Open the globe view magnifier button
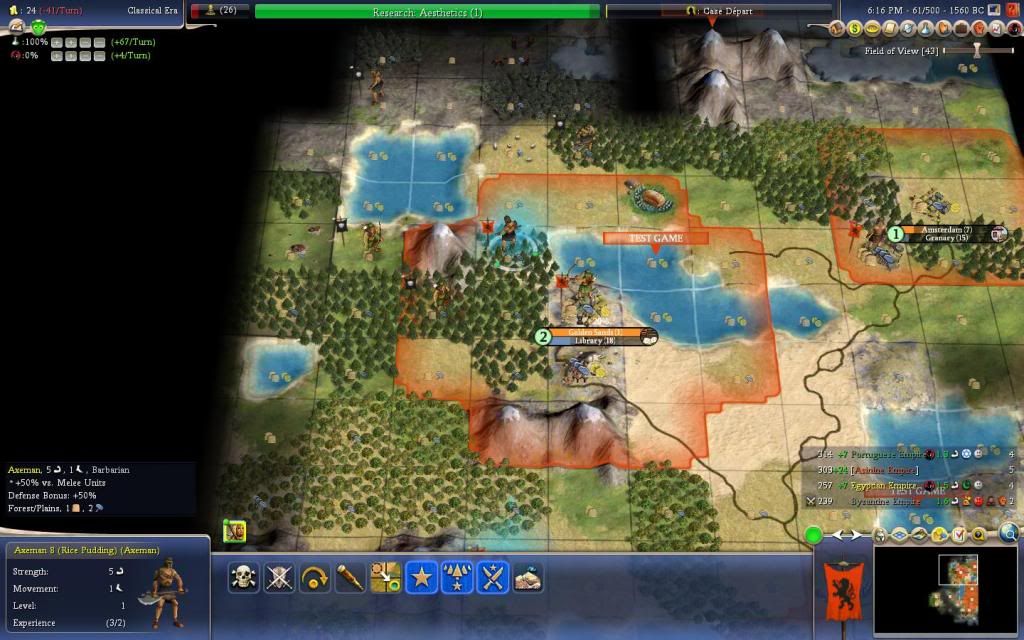 click(1009, 533)
